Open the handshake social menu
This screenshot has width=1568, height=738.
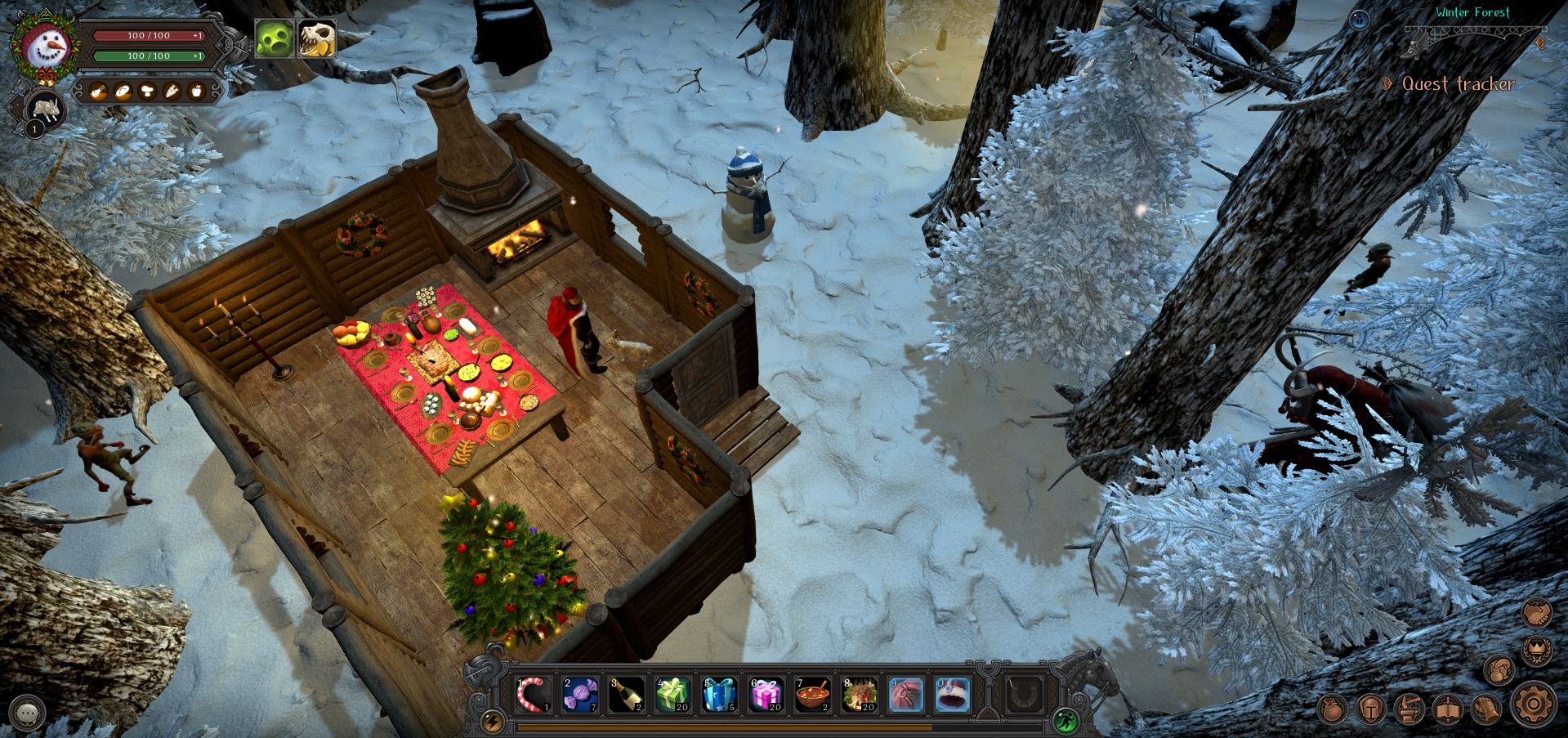(1537, 612)
